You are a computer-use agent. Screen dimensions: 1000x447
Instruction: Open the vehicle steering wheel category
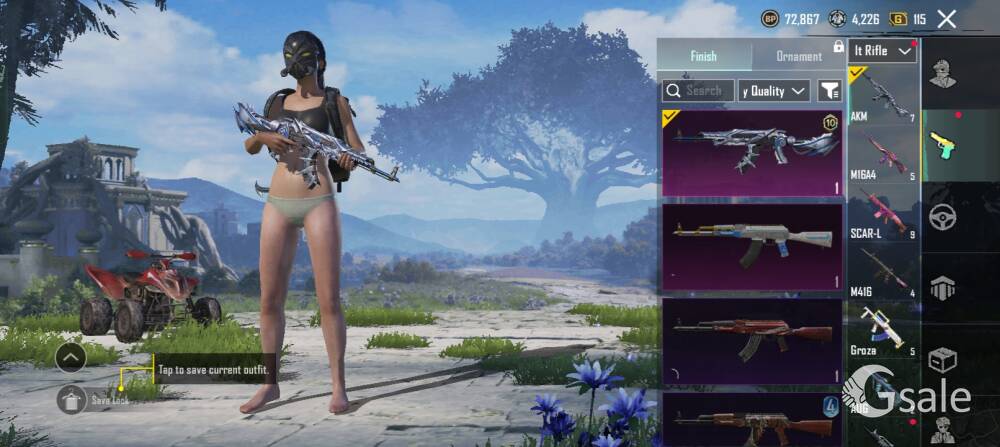point(942,217)
